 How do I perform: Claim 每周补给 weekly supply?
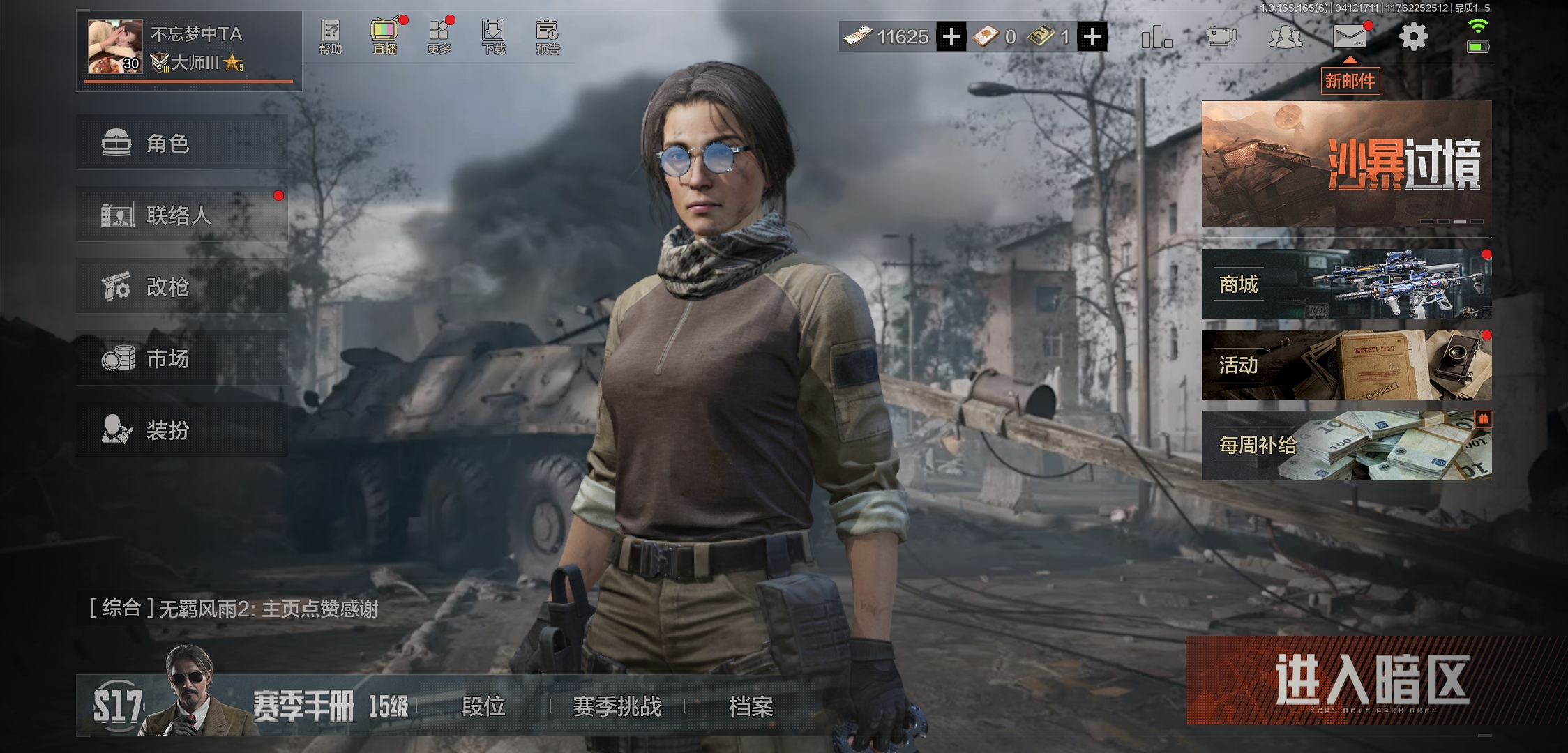tap(1345, 445)
